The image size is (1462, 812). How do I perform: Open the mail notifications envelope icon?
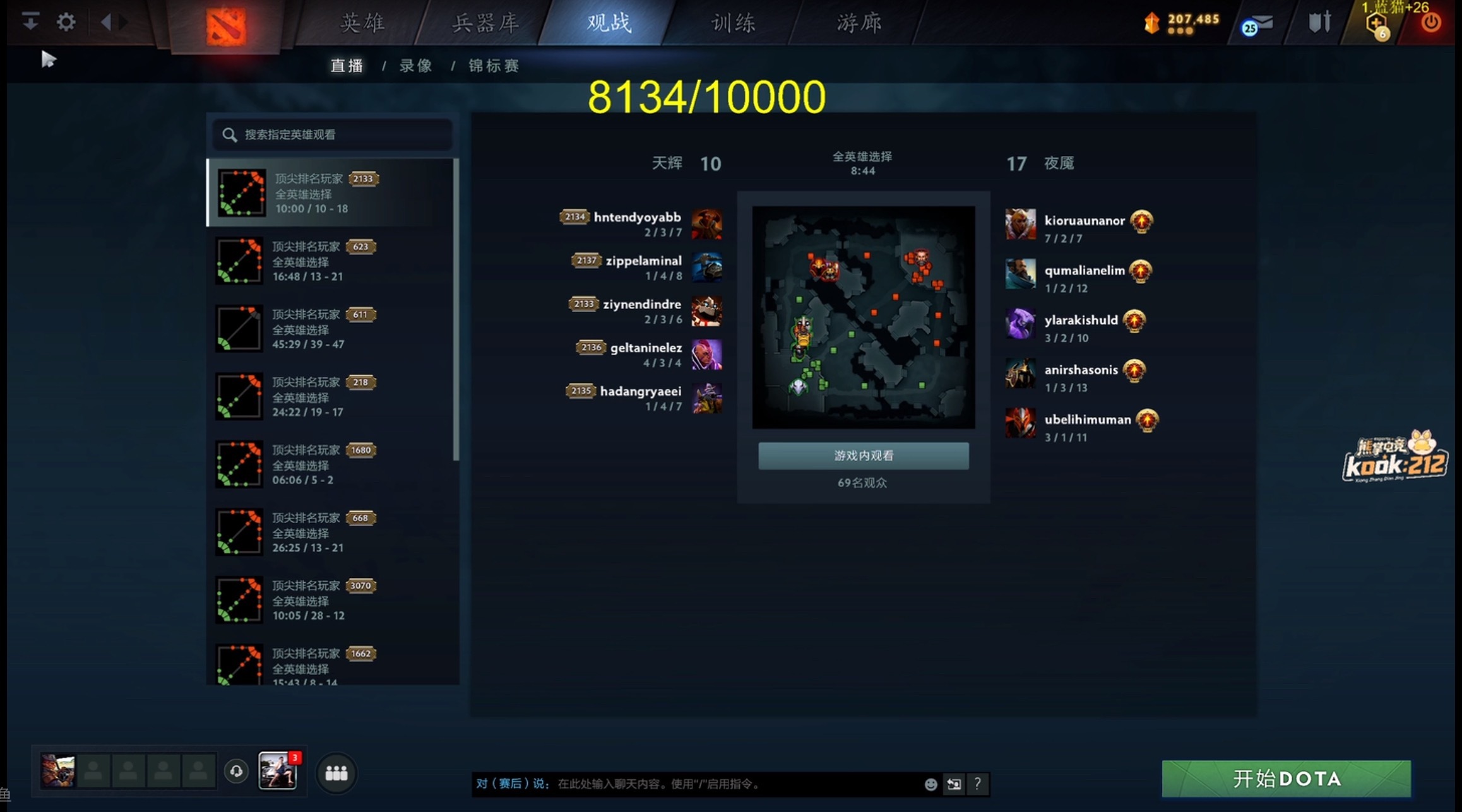pos(1264,22)
